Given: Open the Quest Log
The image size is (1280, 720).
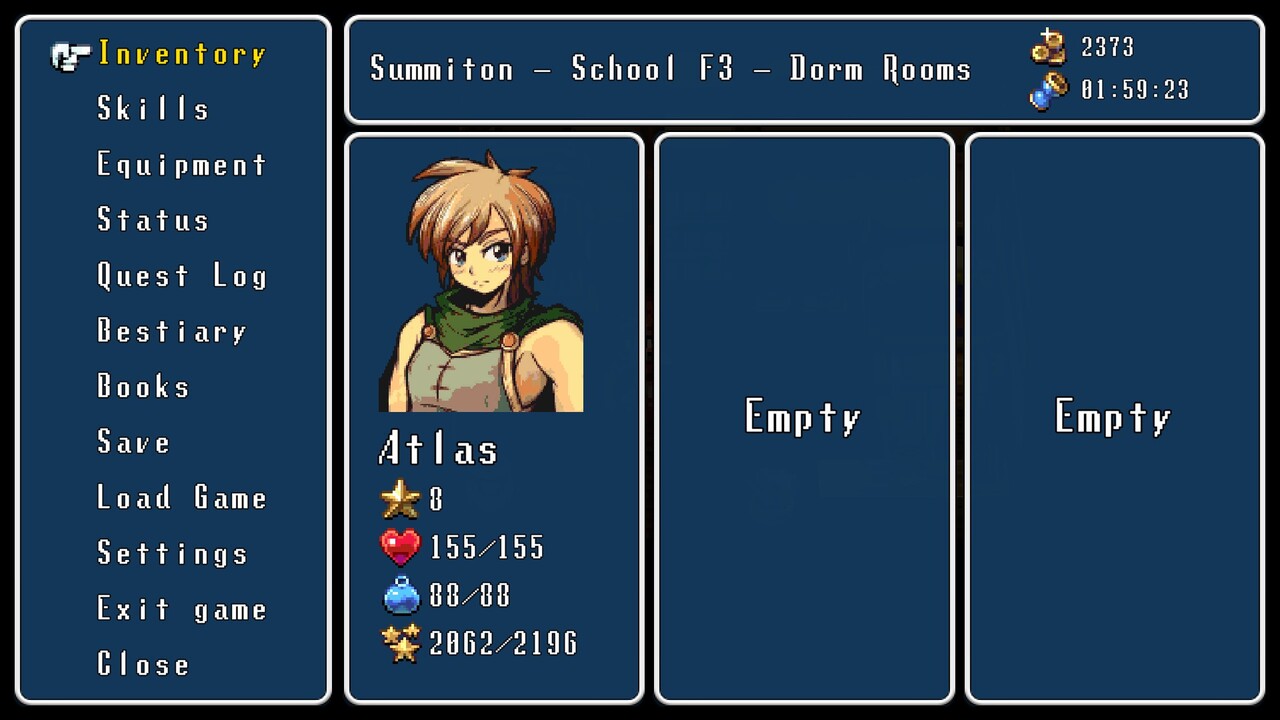Looking at the screenshot, I should [x=181, y=276].
